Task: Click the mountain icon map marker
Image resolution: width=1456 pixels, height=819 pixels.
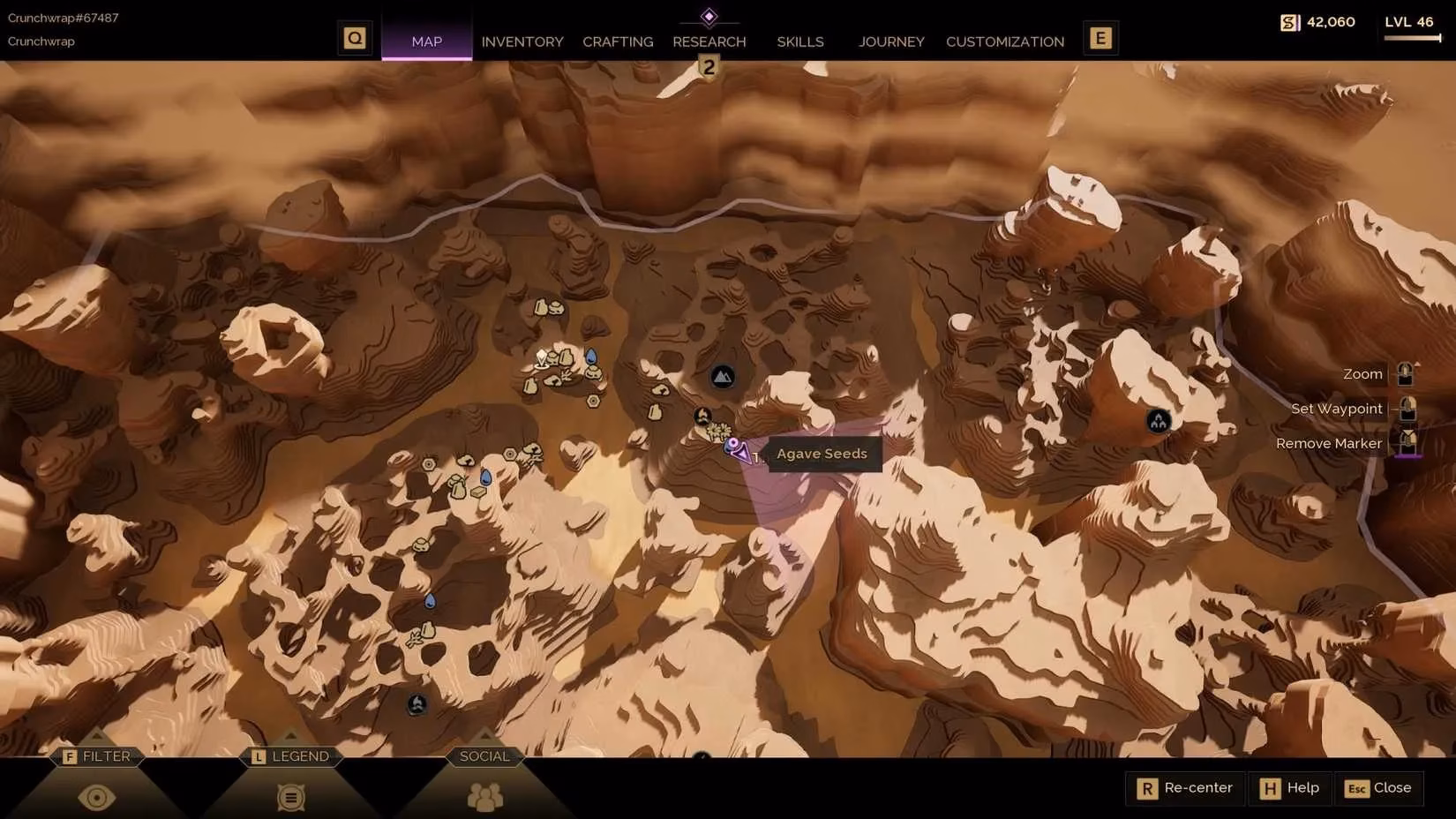Action: pyautogui.click(x=723, y=378)
